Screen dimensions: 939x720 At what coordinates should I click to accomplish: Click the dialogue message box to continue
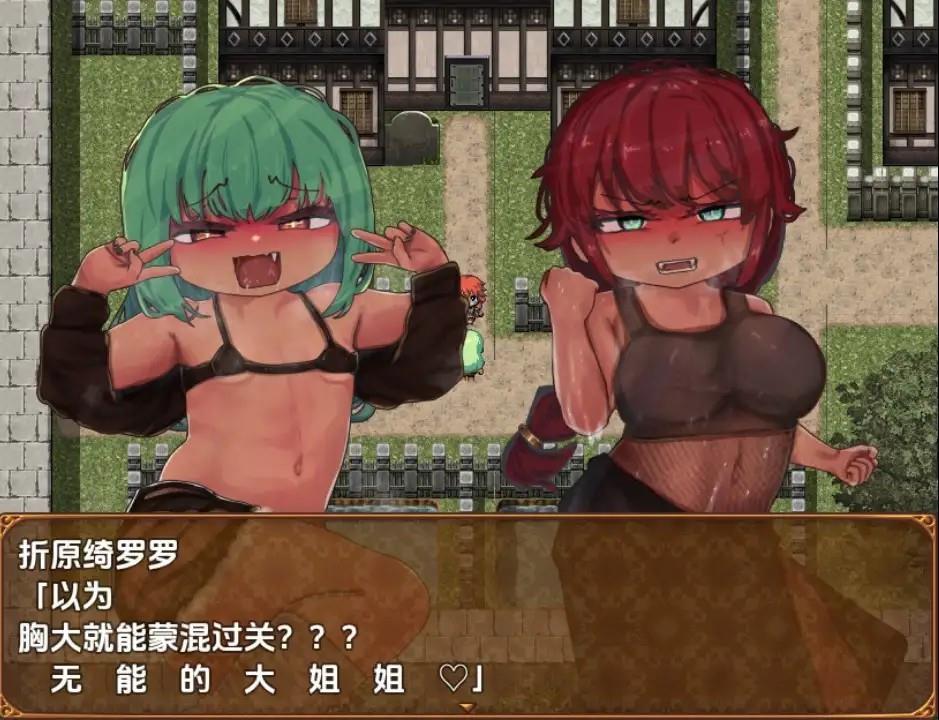tap(469, 615)
